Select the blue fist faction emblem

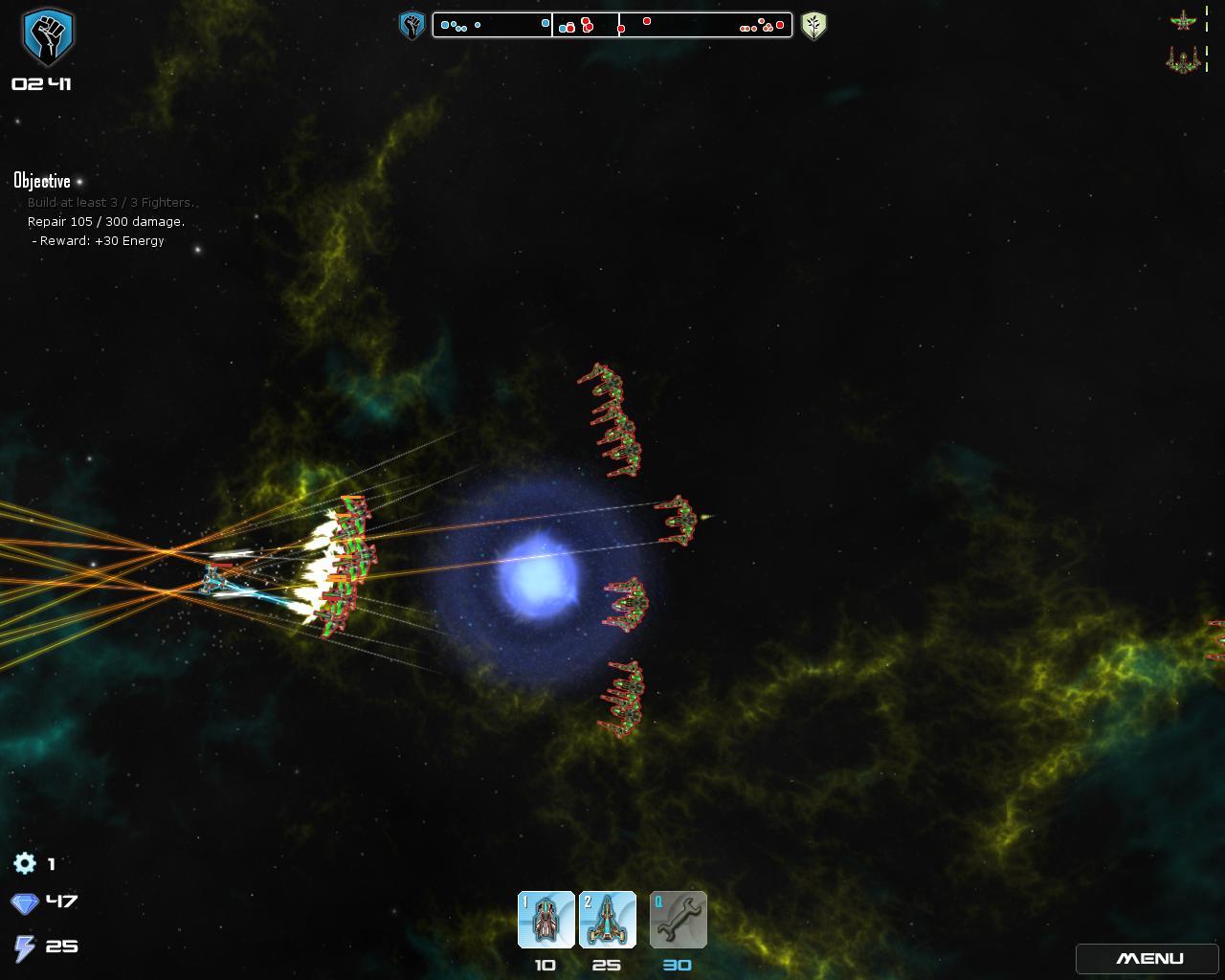tap(48, 36)
